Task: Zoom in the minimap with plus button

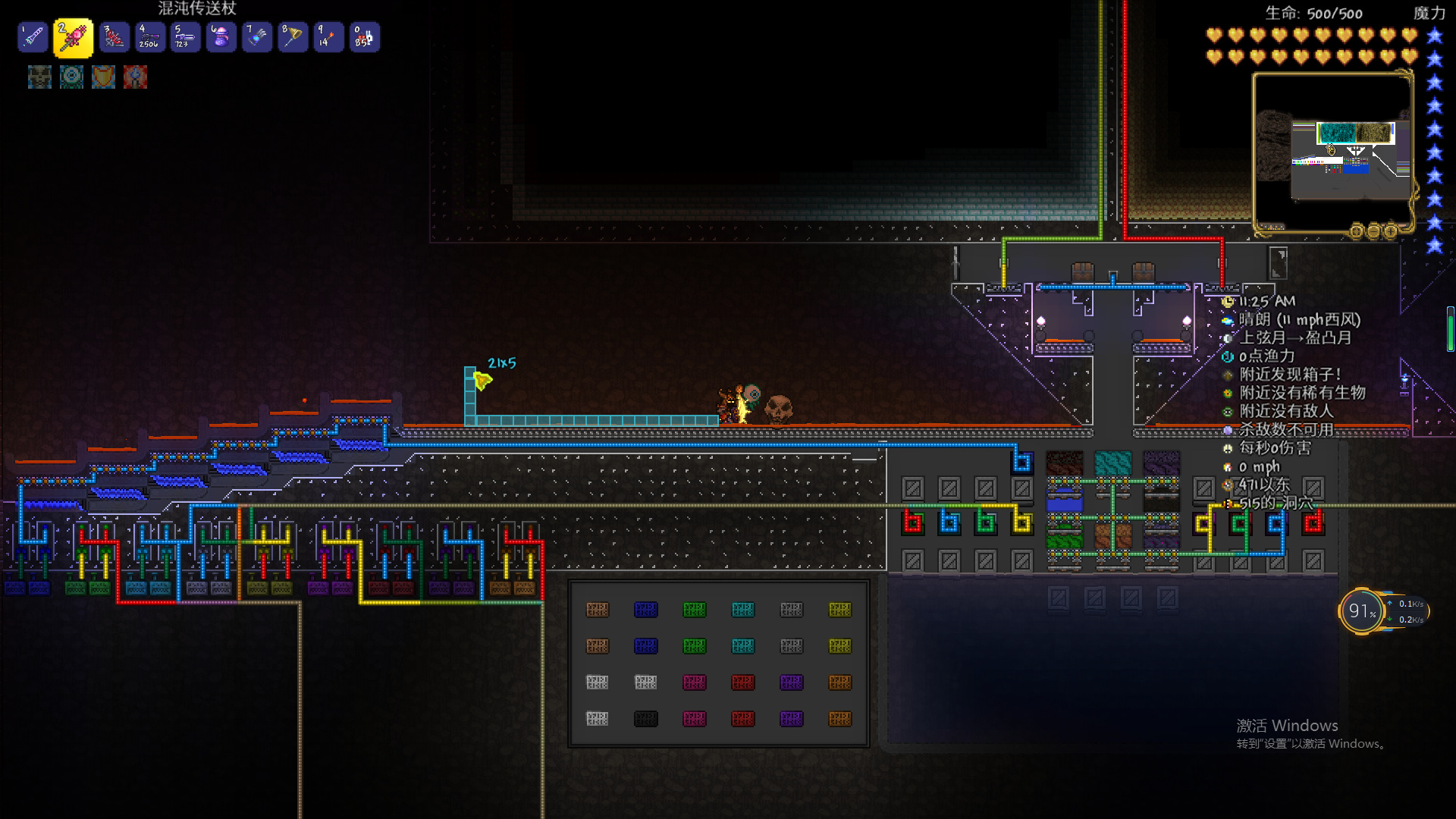Action: coord(1390,231)
